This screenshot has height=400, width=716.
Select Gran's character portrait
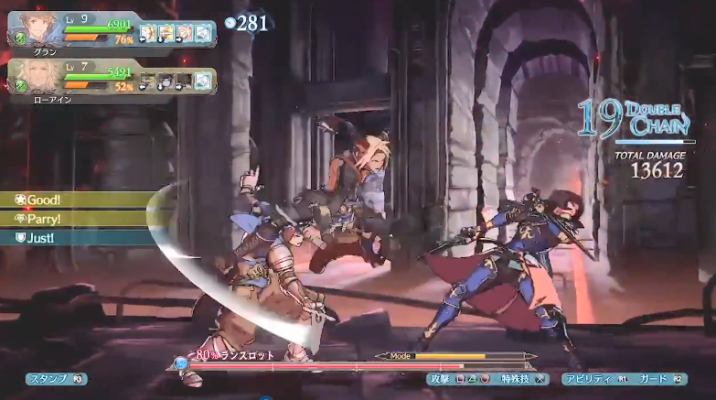pos(36,31)
